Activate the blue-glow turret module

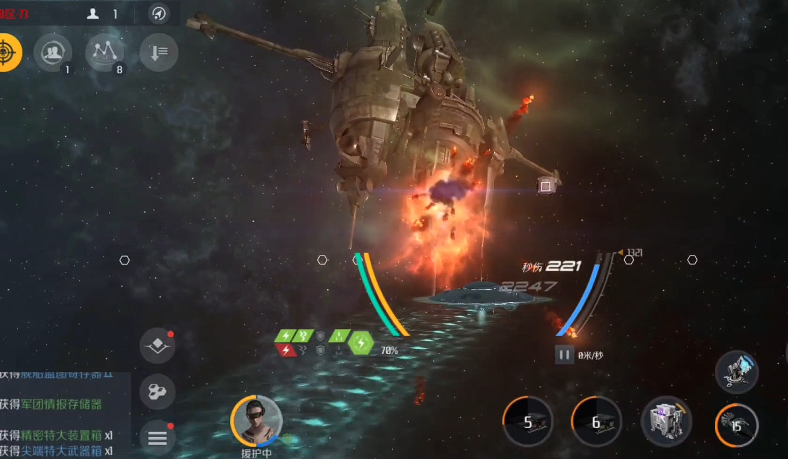click(737, 370)
